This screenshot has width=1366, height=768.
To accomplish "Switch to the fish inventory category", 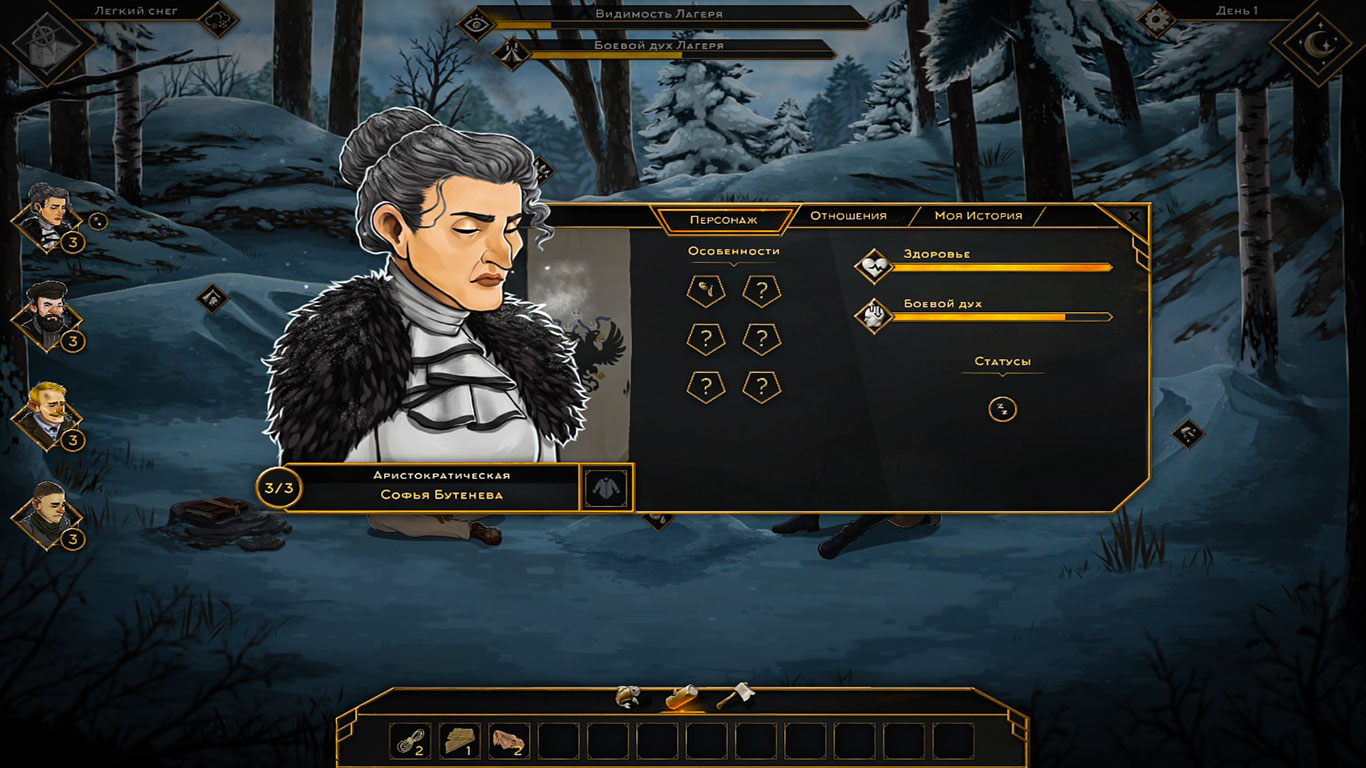I will 629,696.
